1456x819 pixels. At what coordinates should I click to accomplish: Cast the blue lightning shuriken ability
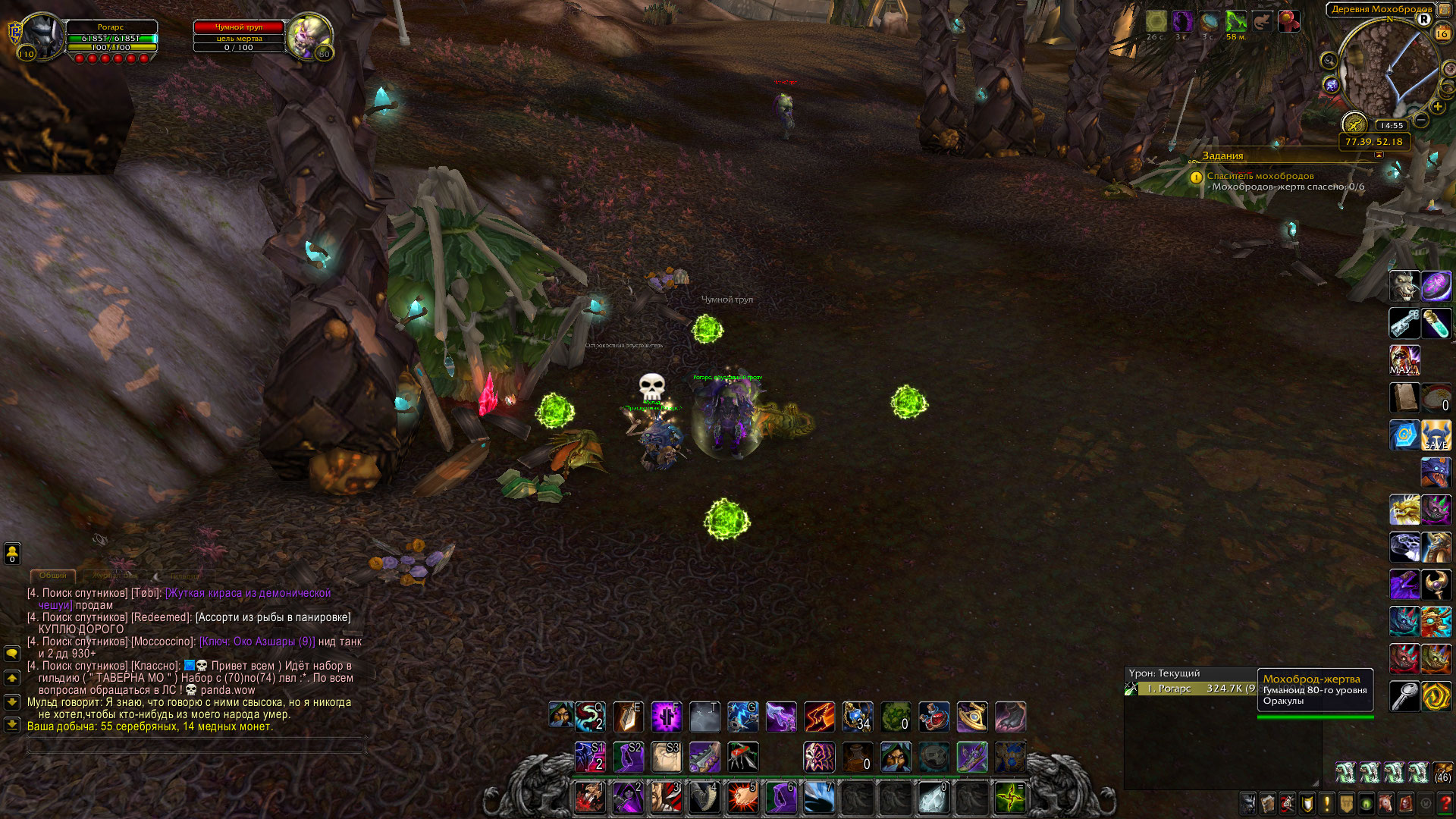tap(742, 717)
